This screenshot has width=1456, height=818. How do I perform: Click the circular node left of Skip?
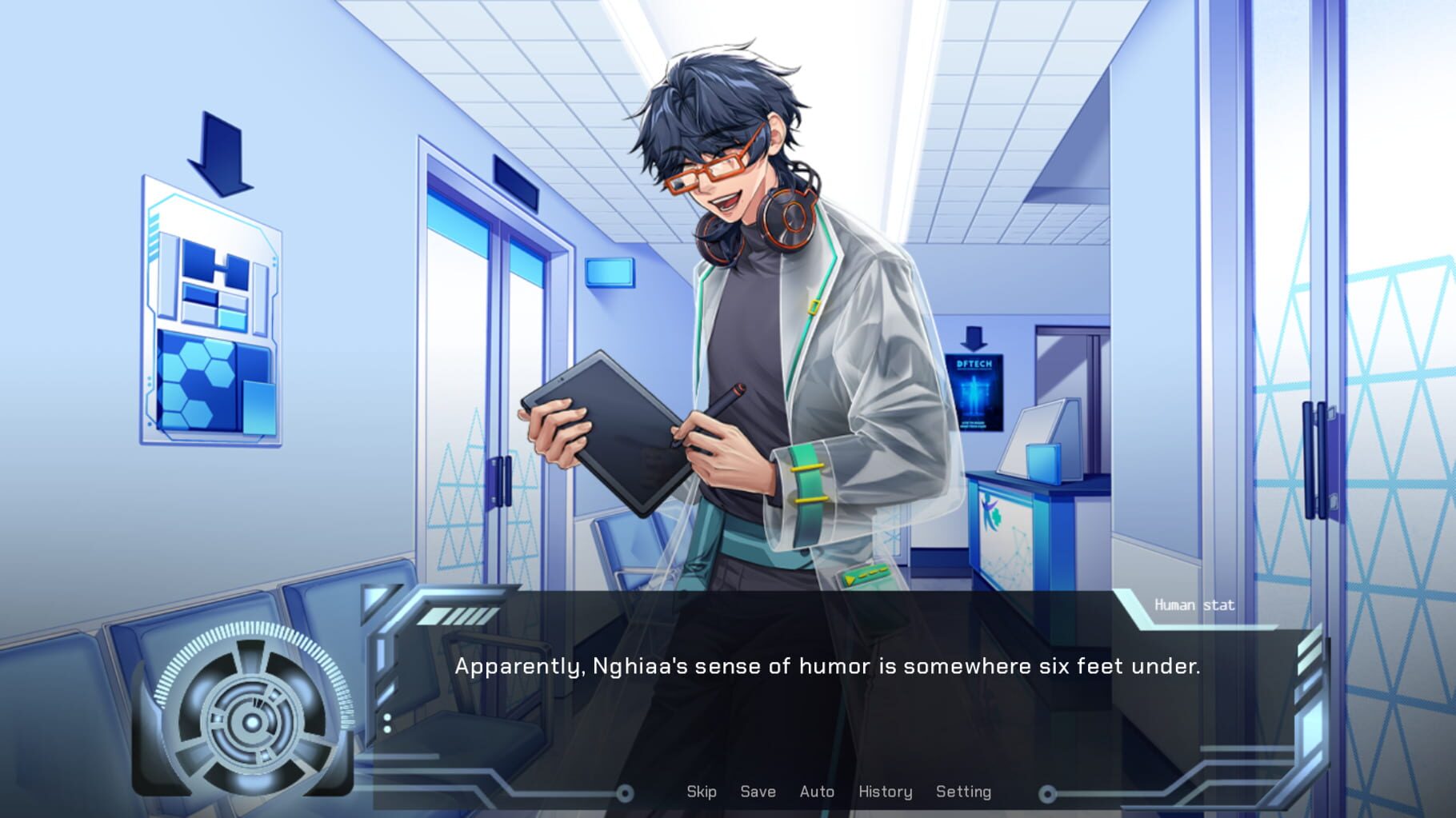[x=624, y=792]
